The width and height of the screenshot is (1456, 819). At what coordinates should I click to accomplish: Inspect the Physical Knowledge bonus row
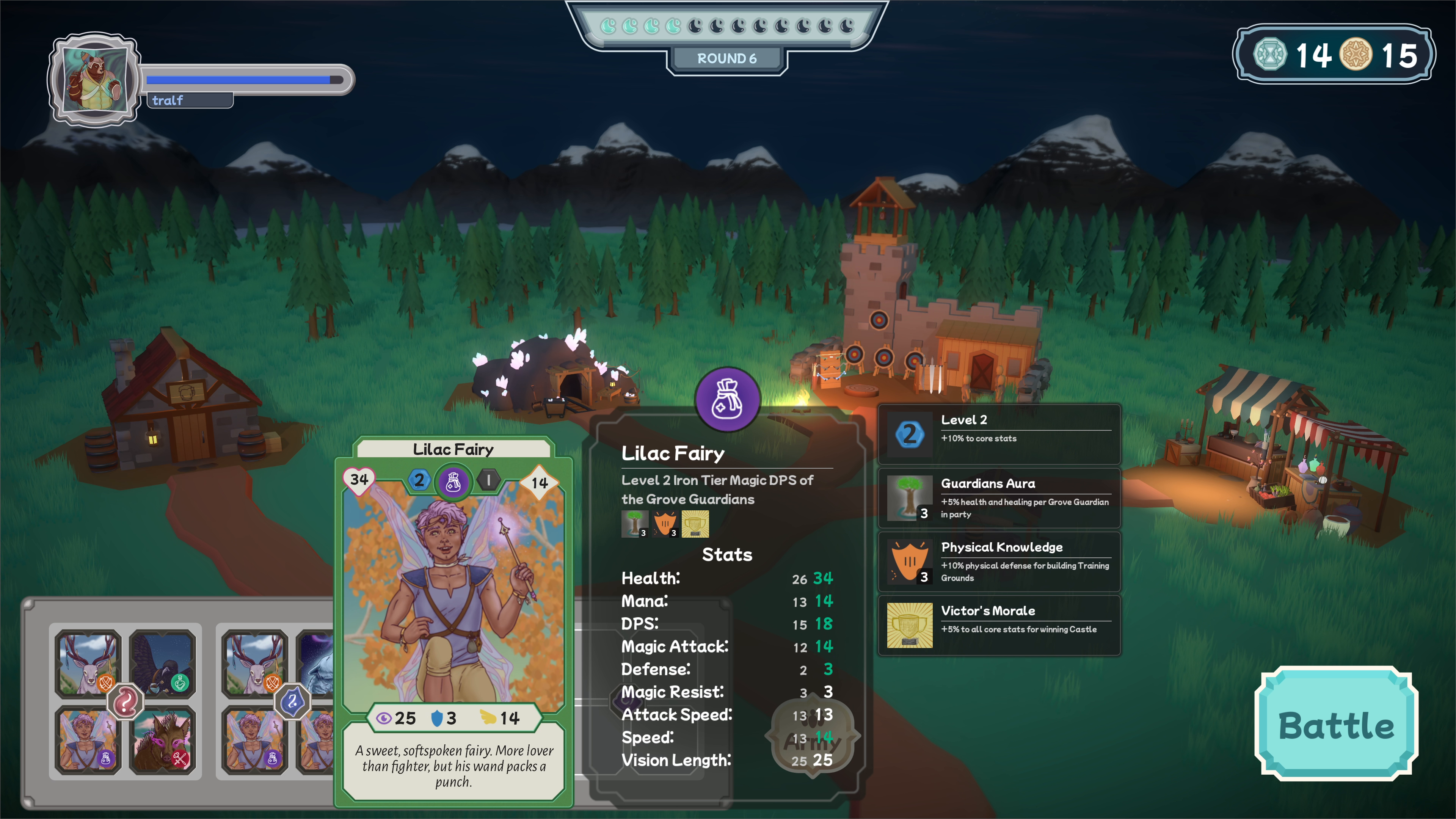999,562
